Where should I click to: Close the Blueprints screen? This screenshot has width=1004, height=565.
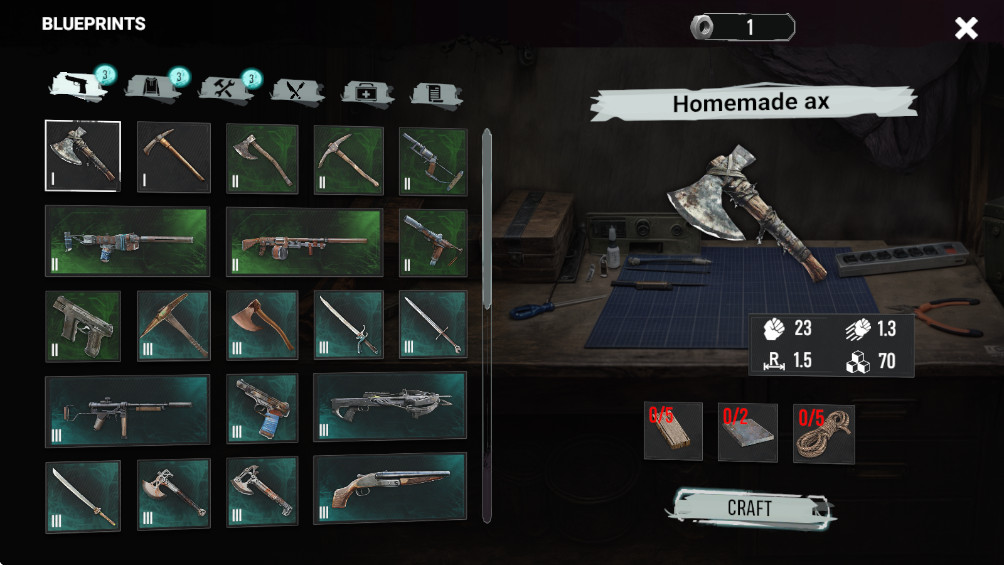click(x=966, y=28)
